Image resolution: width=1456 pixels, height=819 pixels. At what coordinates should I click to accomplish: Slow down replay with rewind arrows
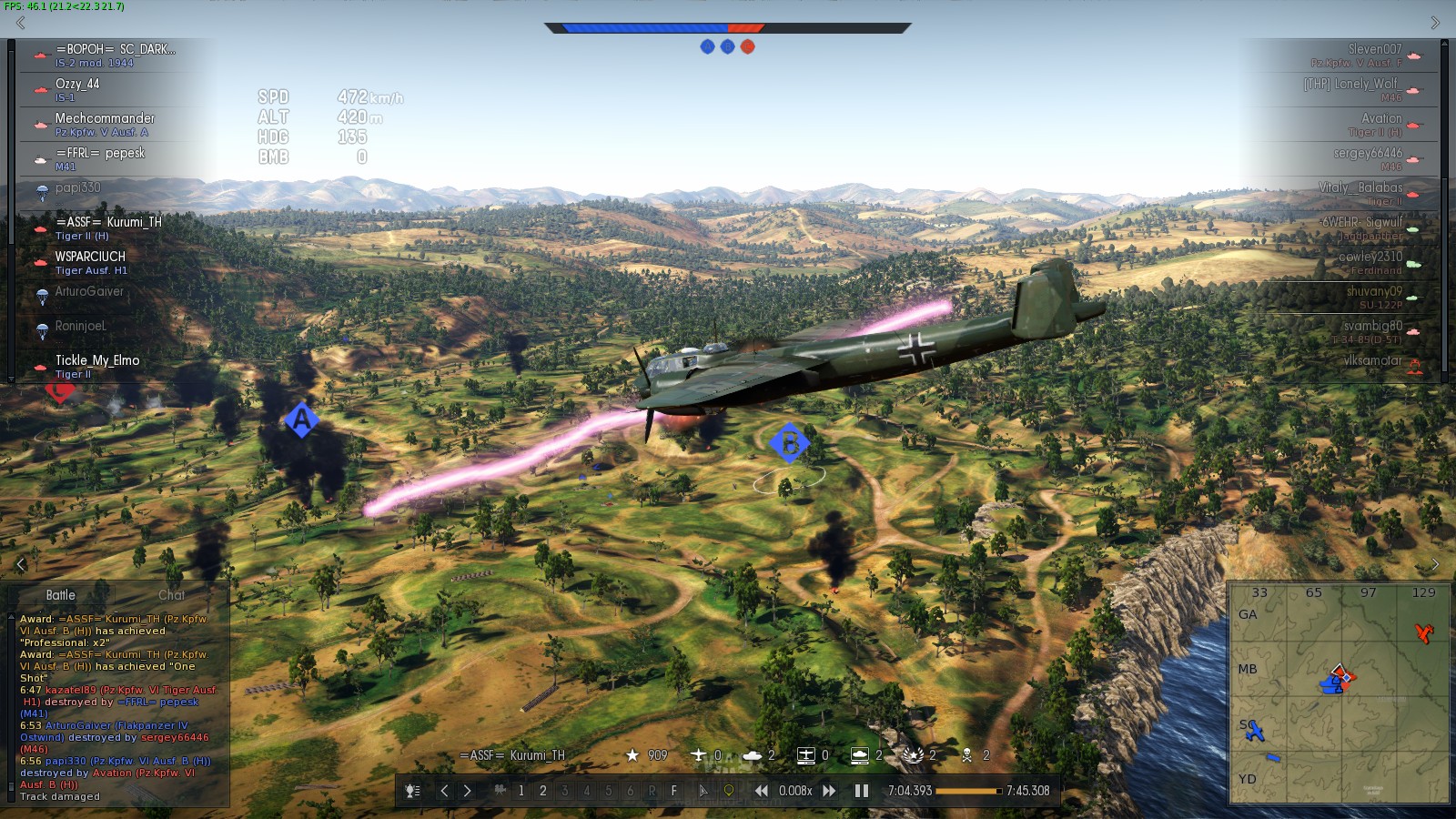[761, 791]
